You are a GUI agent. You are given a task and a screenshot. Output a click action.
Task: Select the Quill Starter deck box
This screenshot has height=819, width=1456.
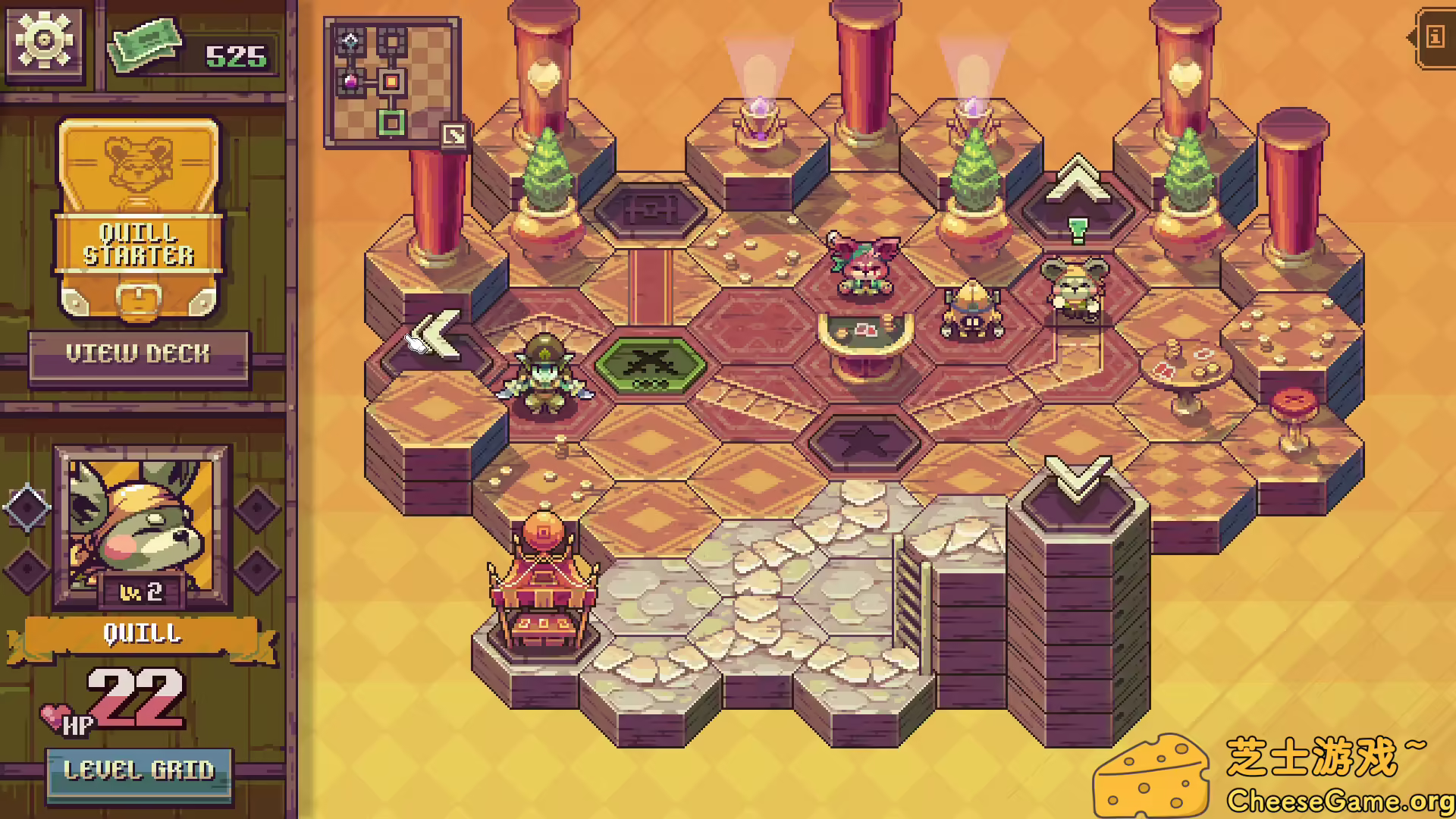tap(139, 220)
